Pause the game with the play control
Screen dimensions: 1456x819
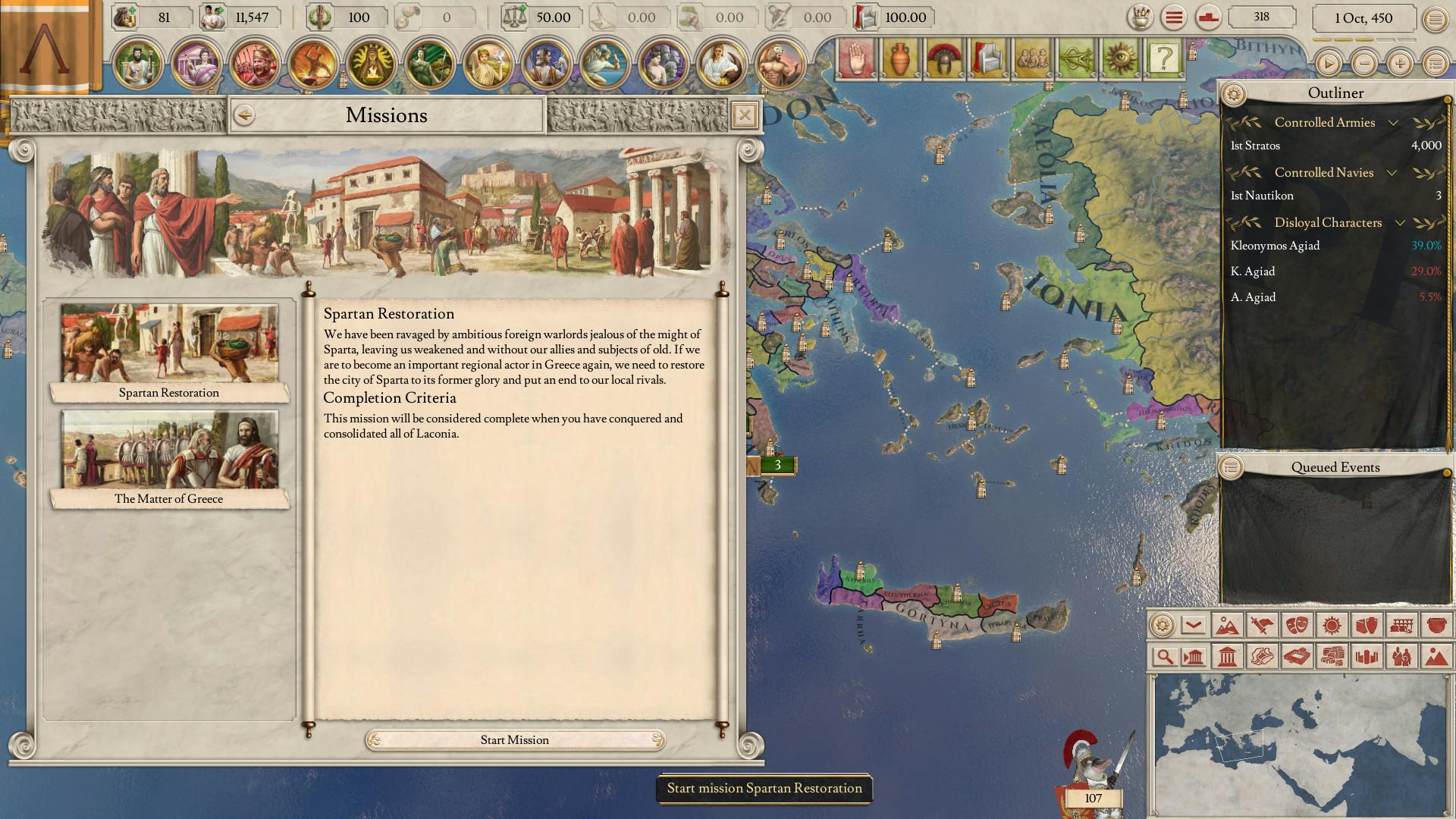(x=1329, y=64)
